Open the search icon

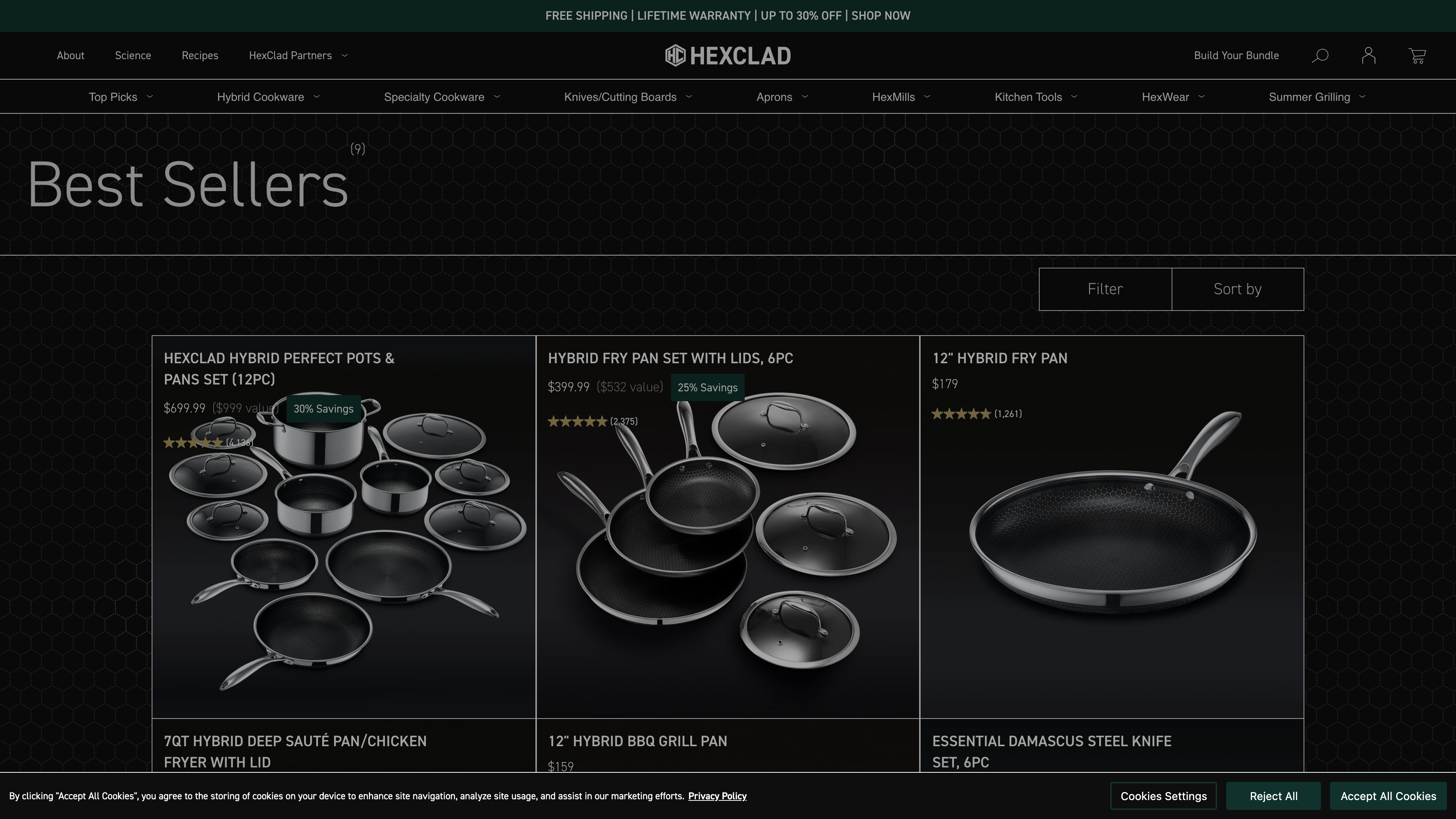1320,55
